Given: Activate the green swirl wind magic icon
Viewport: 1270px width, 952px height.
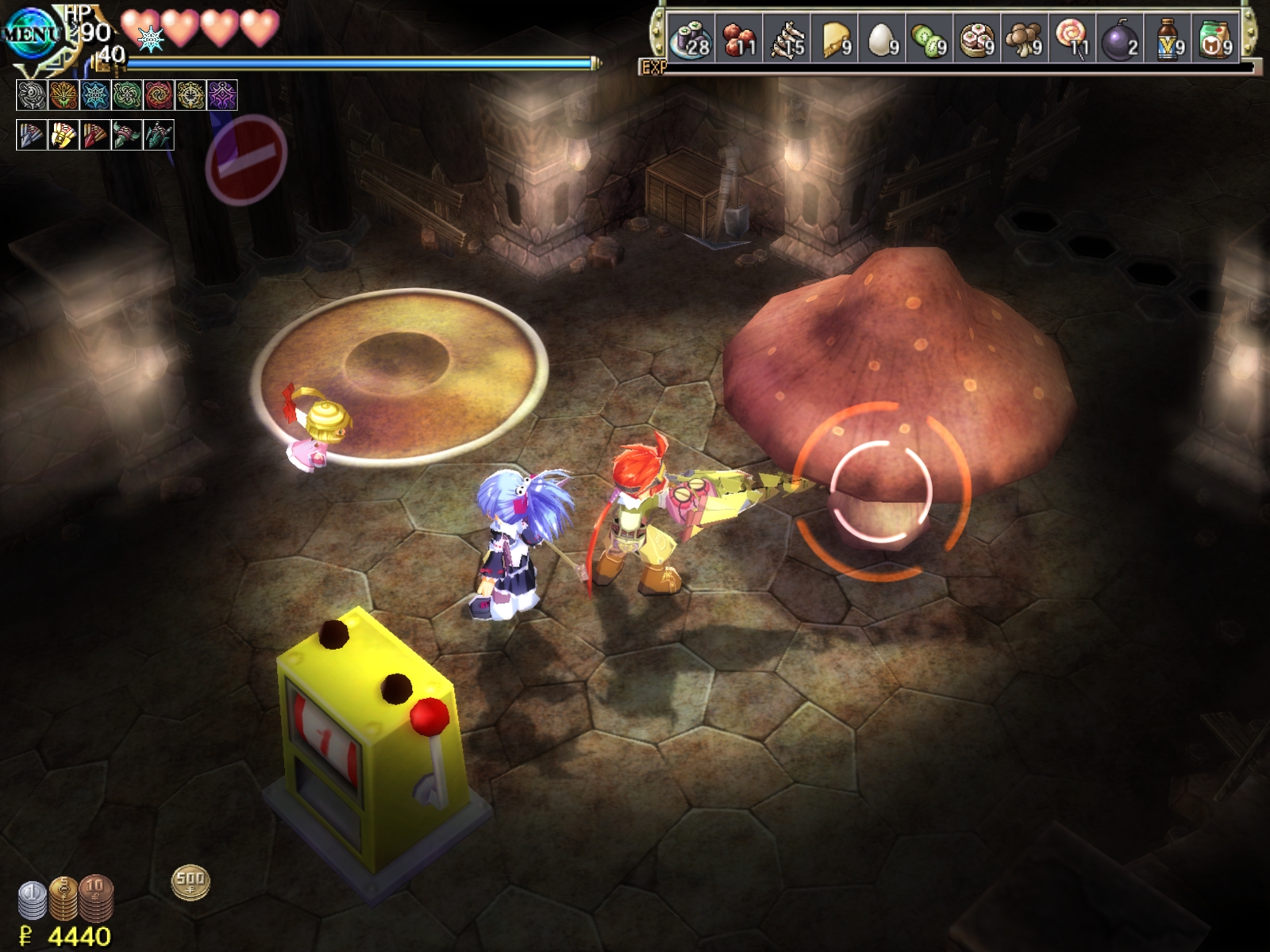Looking at the screenshot, I should [127, 95].
